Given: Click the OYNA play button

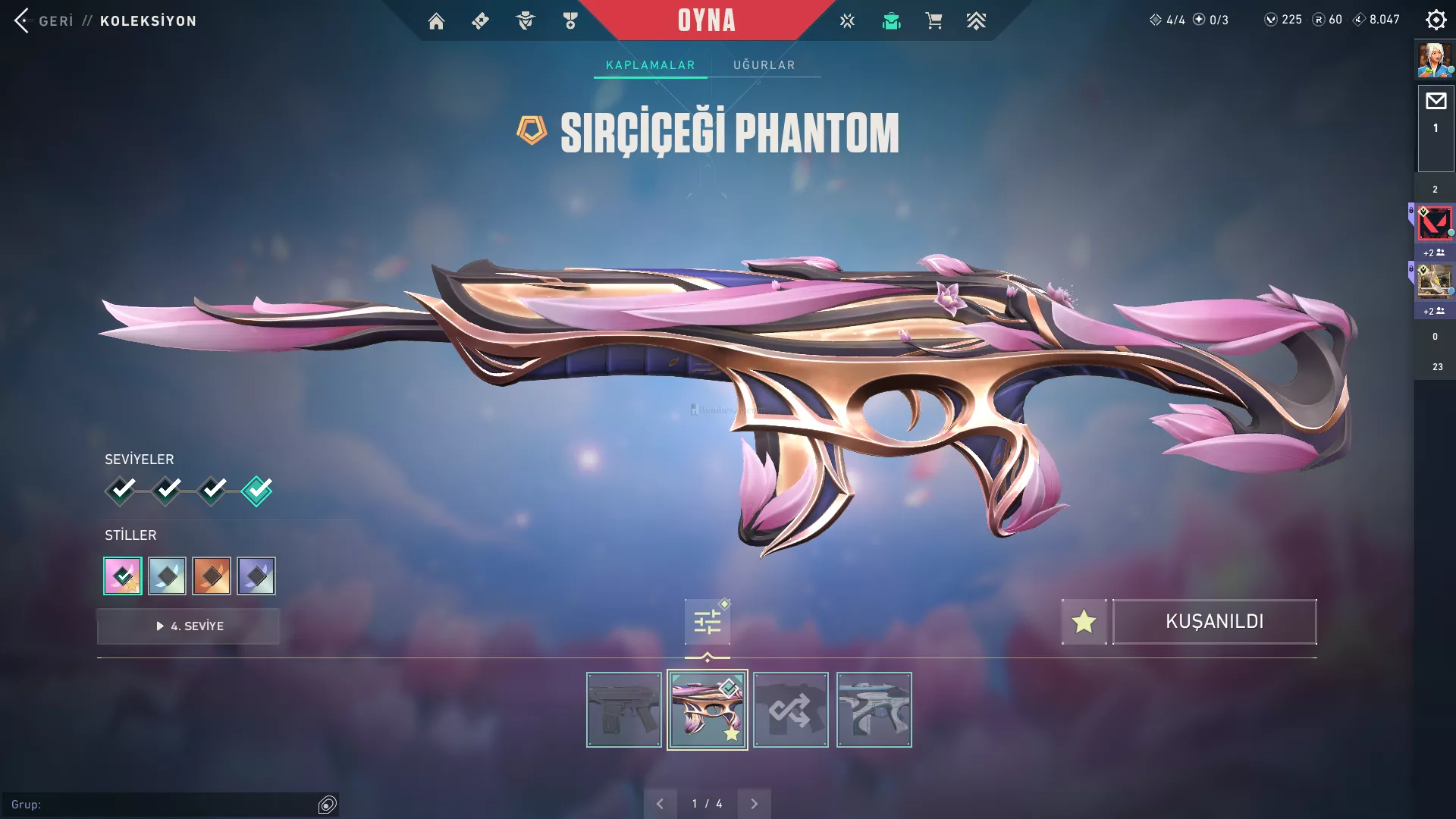Looking at the screenshot, I should 706,20.
